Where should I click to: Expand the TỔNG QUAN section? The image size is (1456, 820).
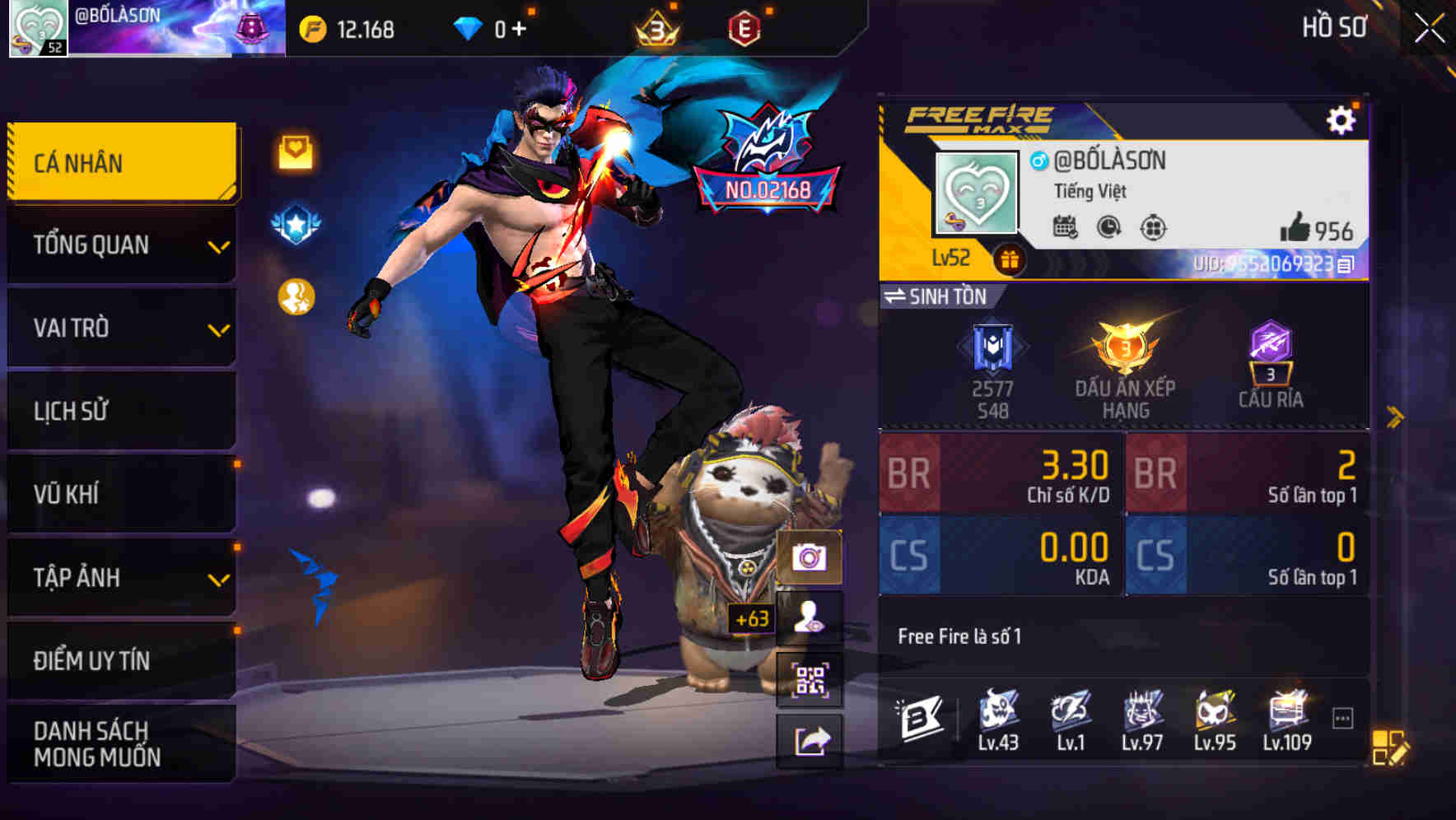pos(121,245)
